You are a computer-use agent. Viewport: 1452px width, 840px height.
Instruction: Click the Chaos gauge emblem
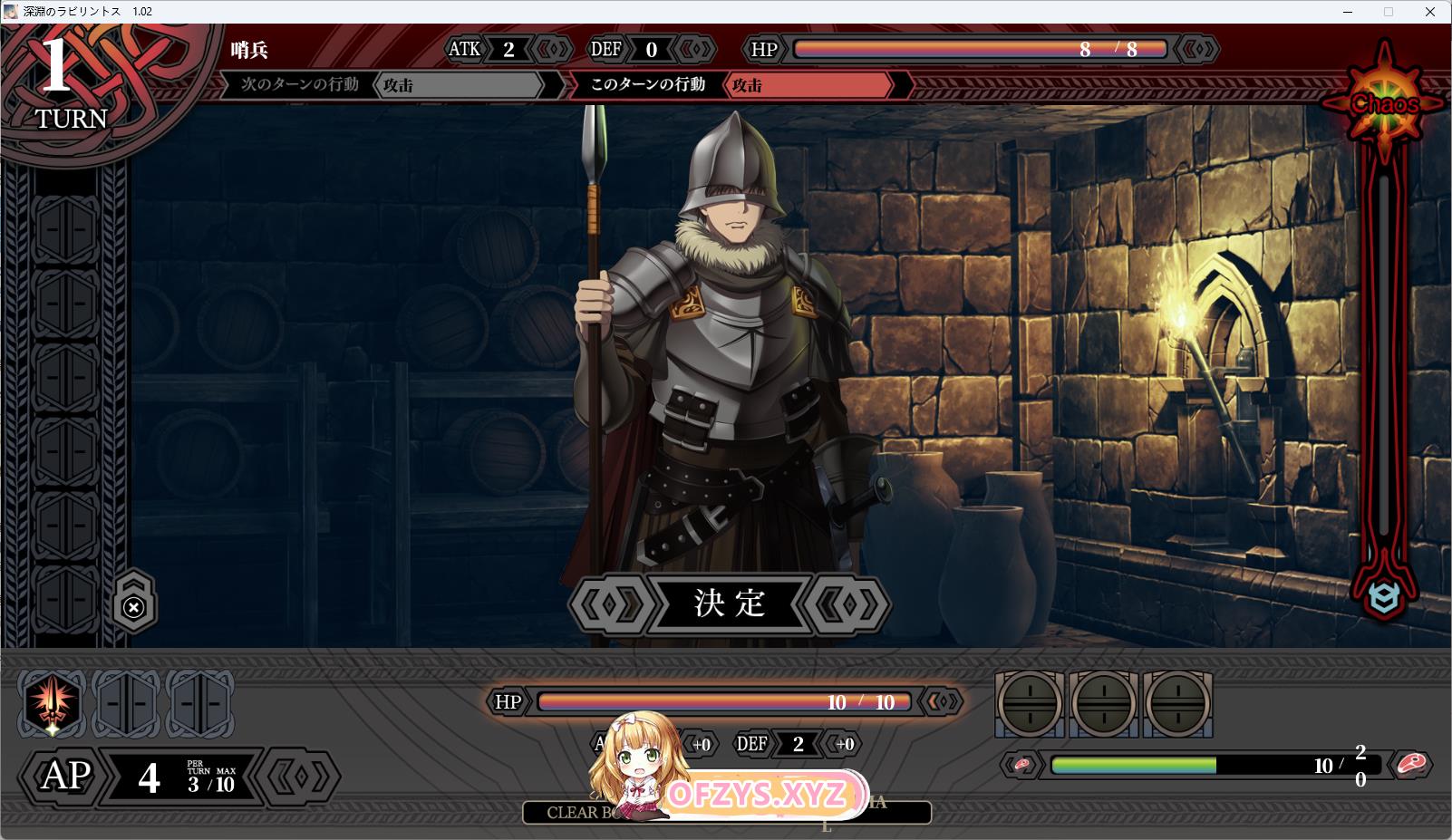coord(1384,103)
